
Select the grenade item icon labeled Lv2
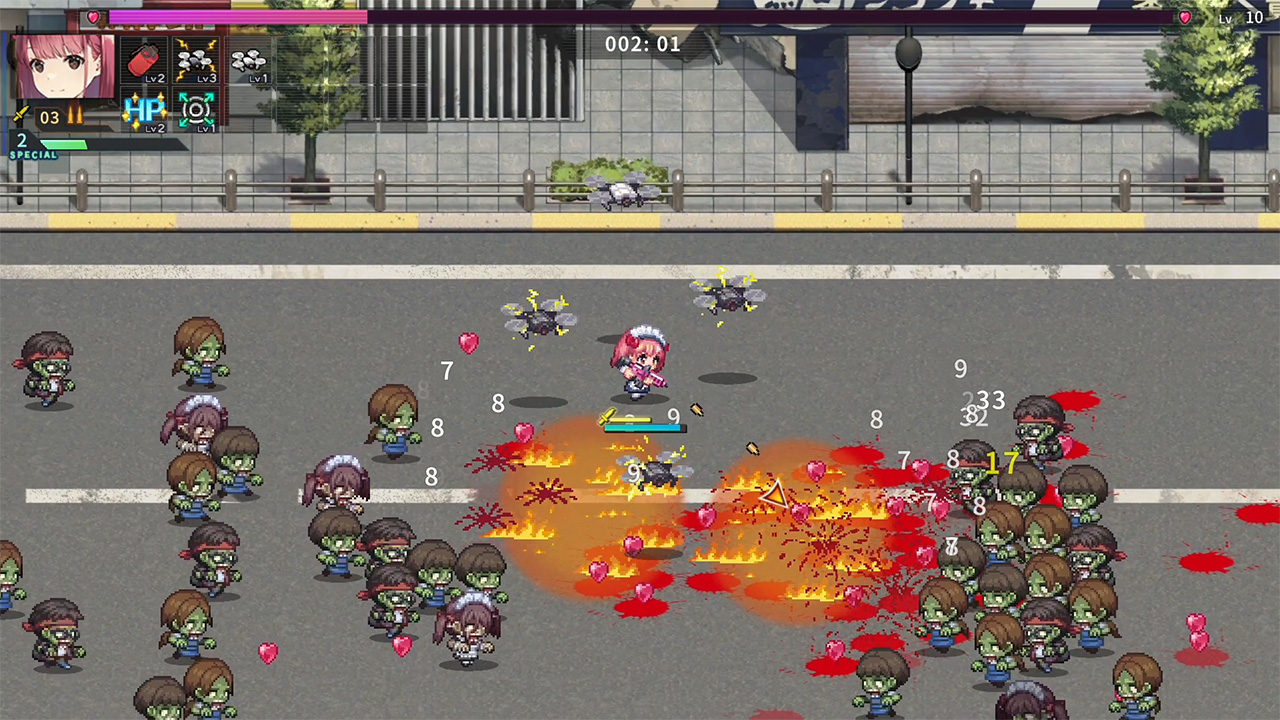pyautogui.click(x=143, y=59)
